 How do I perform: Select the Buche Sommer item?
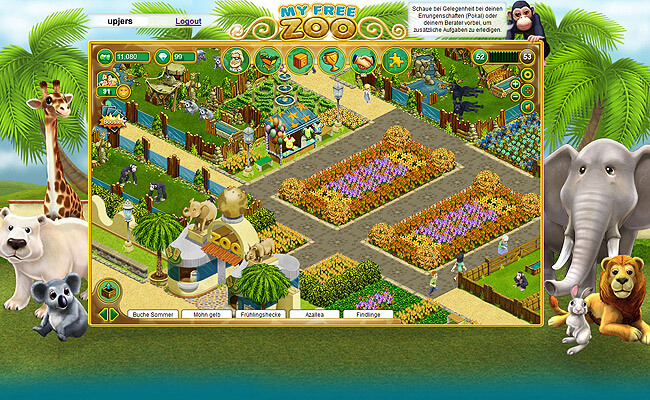pos(152,314)
